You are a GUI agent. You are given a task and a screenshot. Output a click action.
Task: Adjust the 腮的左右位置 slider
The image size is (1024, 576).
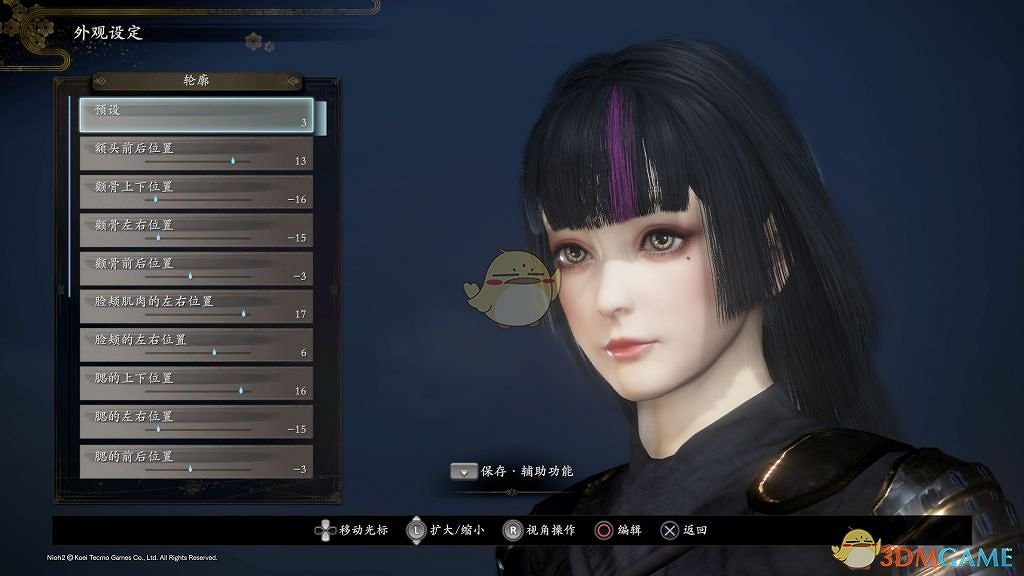pyautogui.click(x=158, y=428)
